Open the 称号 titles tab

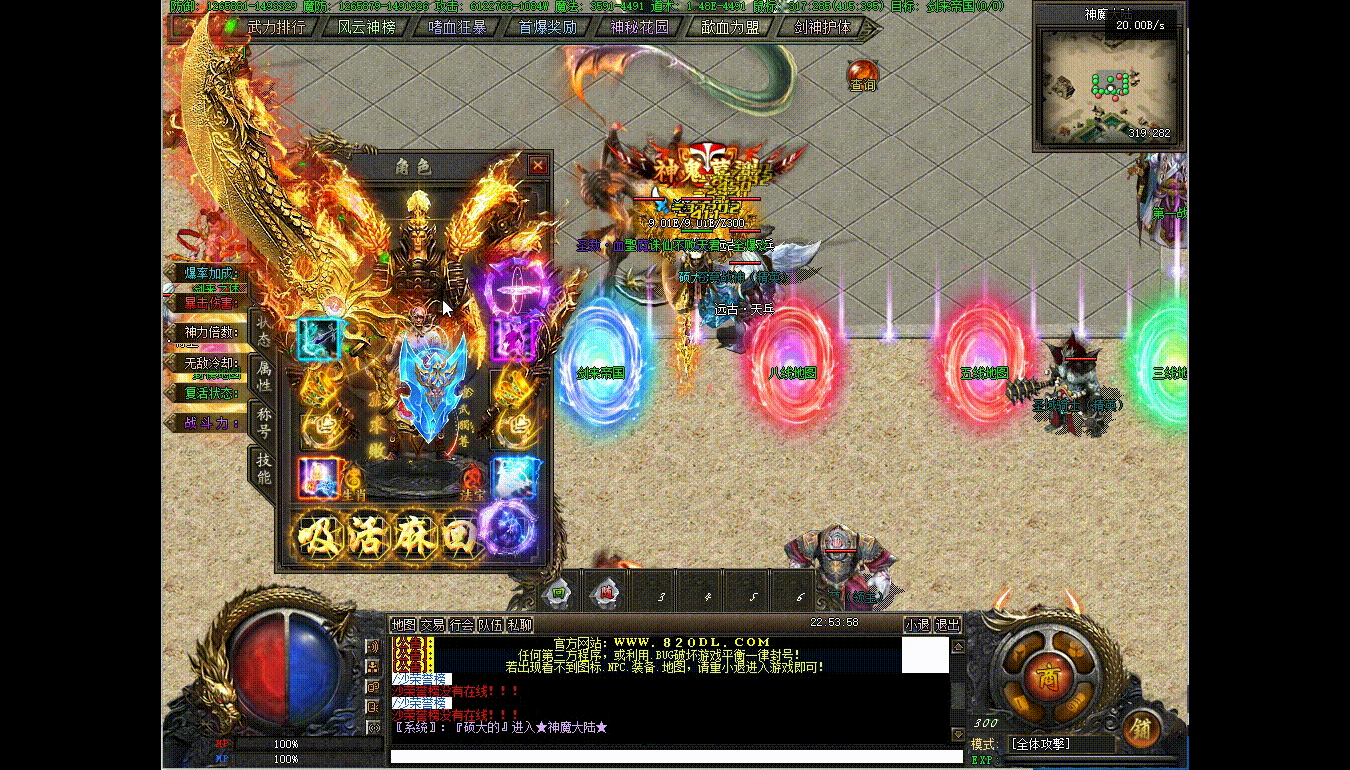click(x=264, y=422)
